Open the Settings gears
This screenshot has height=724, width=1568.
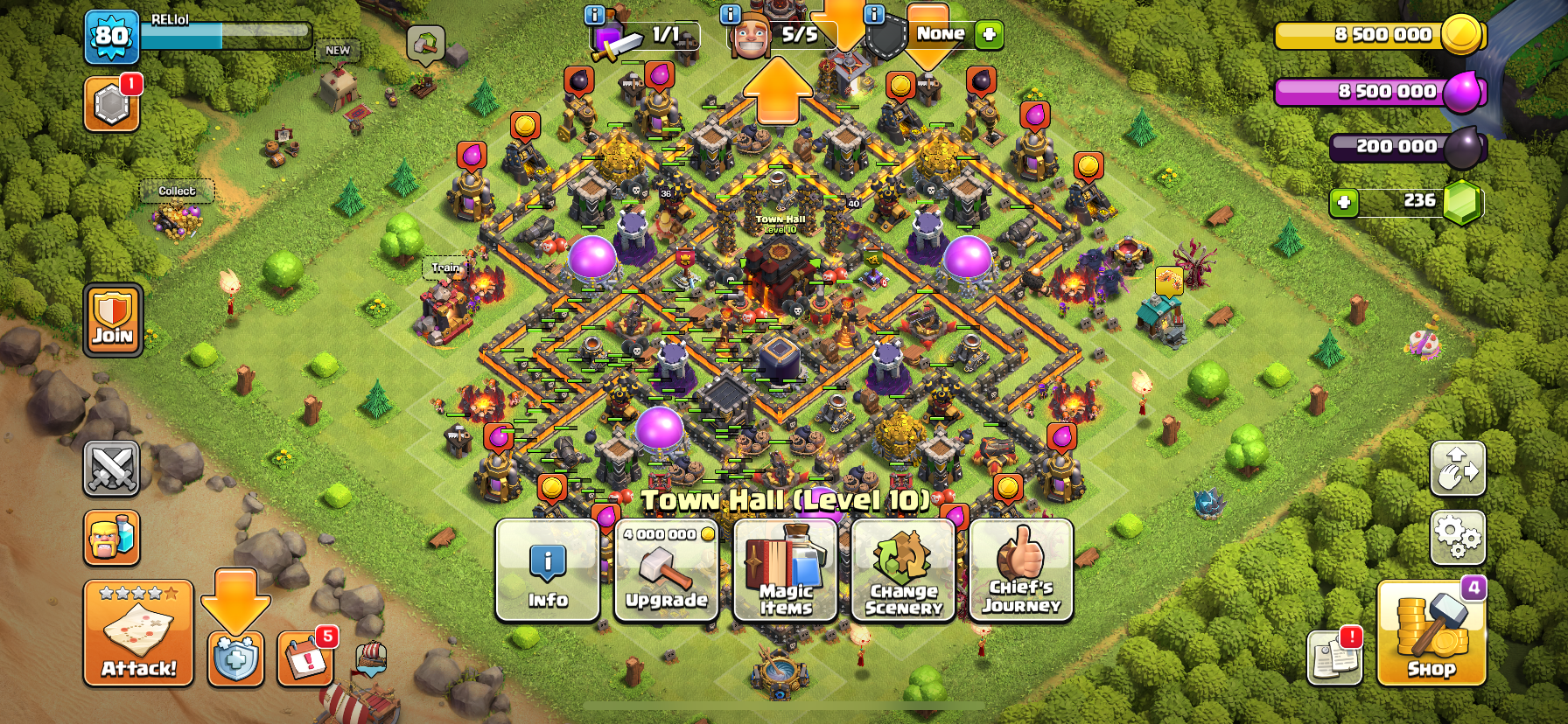pyautogui.click(x=1457, y=537)
